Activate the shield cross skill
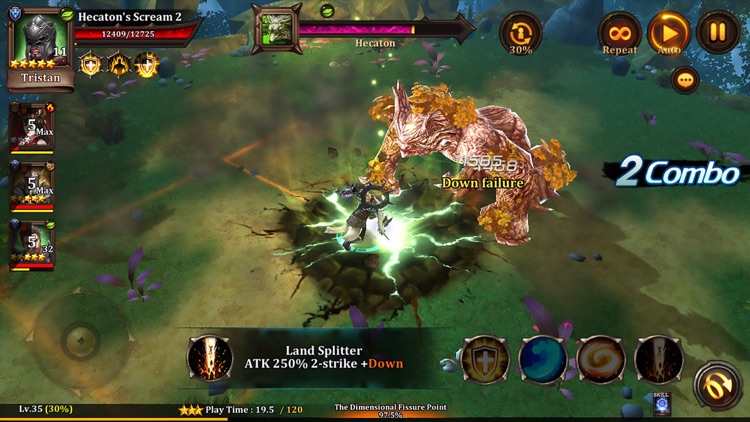The height and width of the screenshot is (422, 750). (x=486, y=360)
